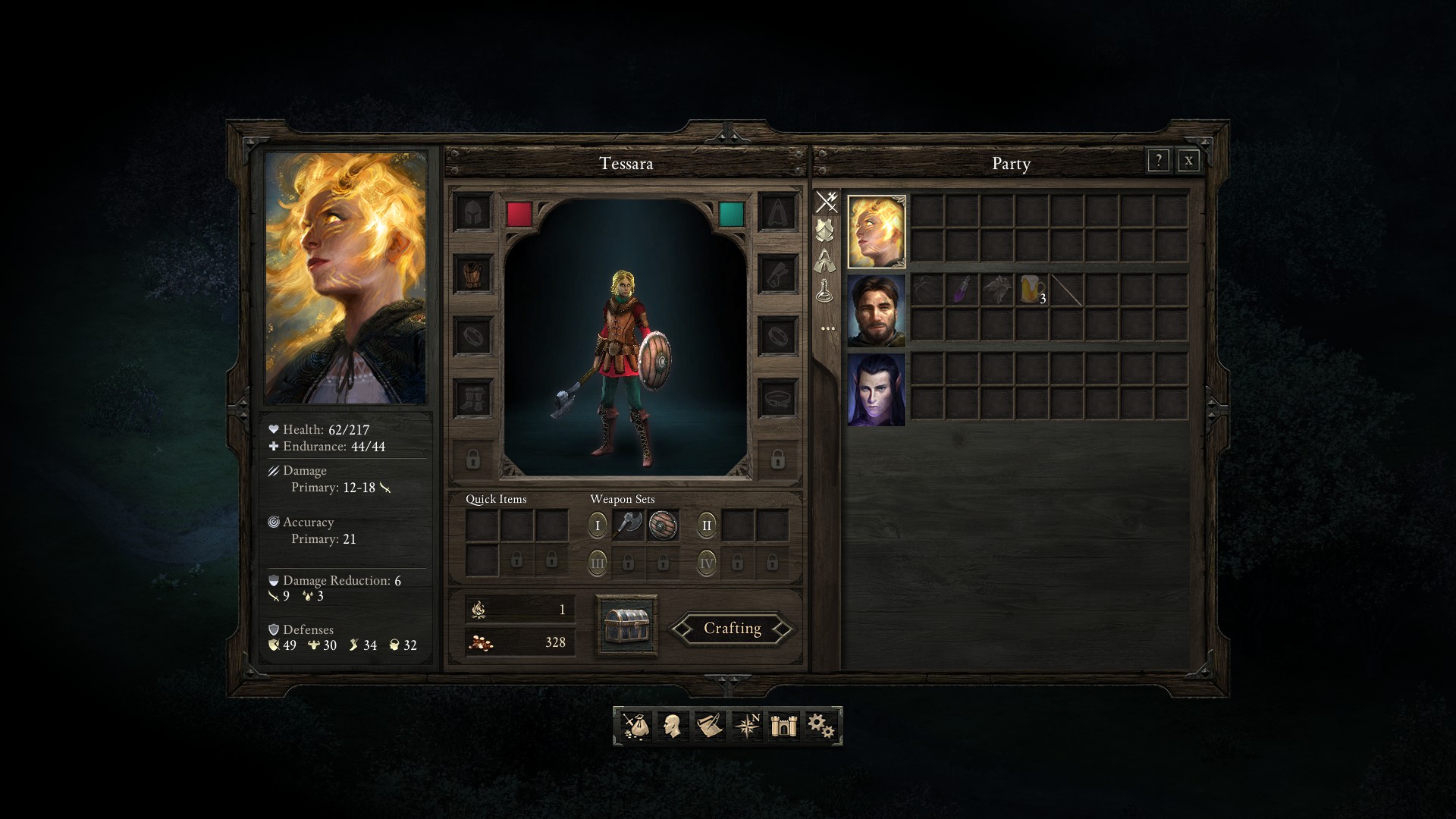Filter inventory by consumables (flask tab)
Viewport: 1456px width, 819px height.
(x=826, y=290)
